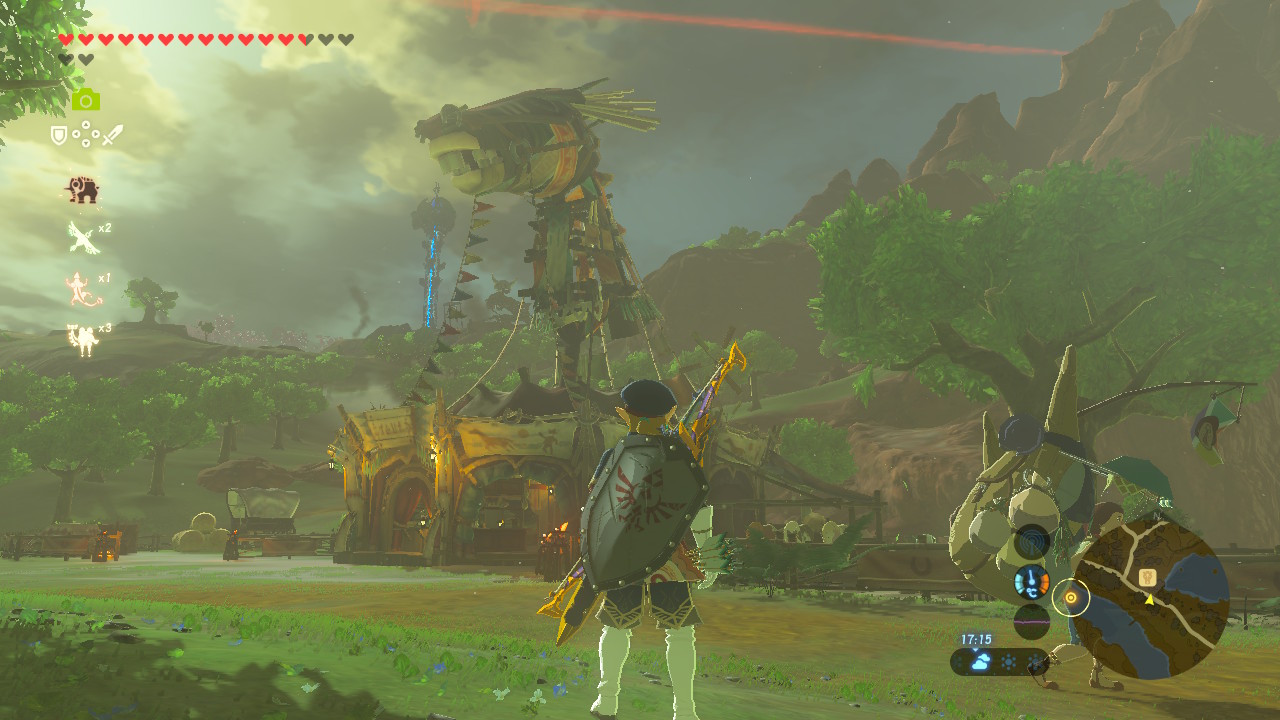Viewport: 1280px width, 720px height.
Task: Toggle the Sheikah Sensor signal icon
Action: [x=1032, y=543]
